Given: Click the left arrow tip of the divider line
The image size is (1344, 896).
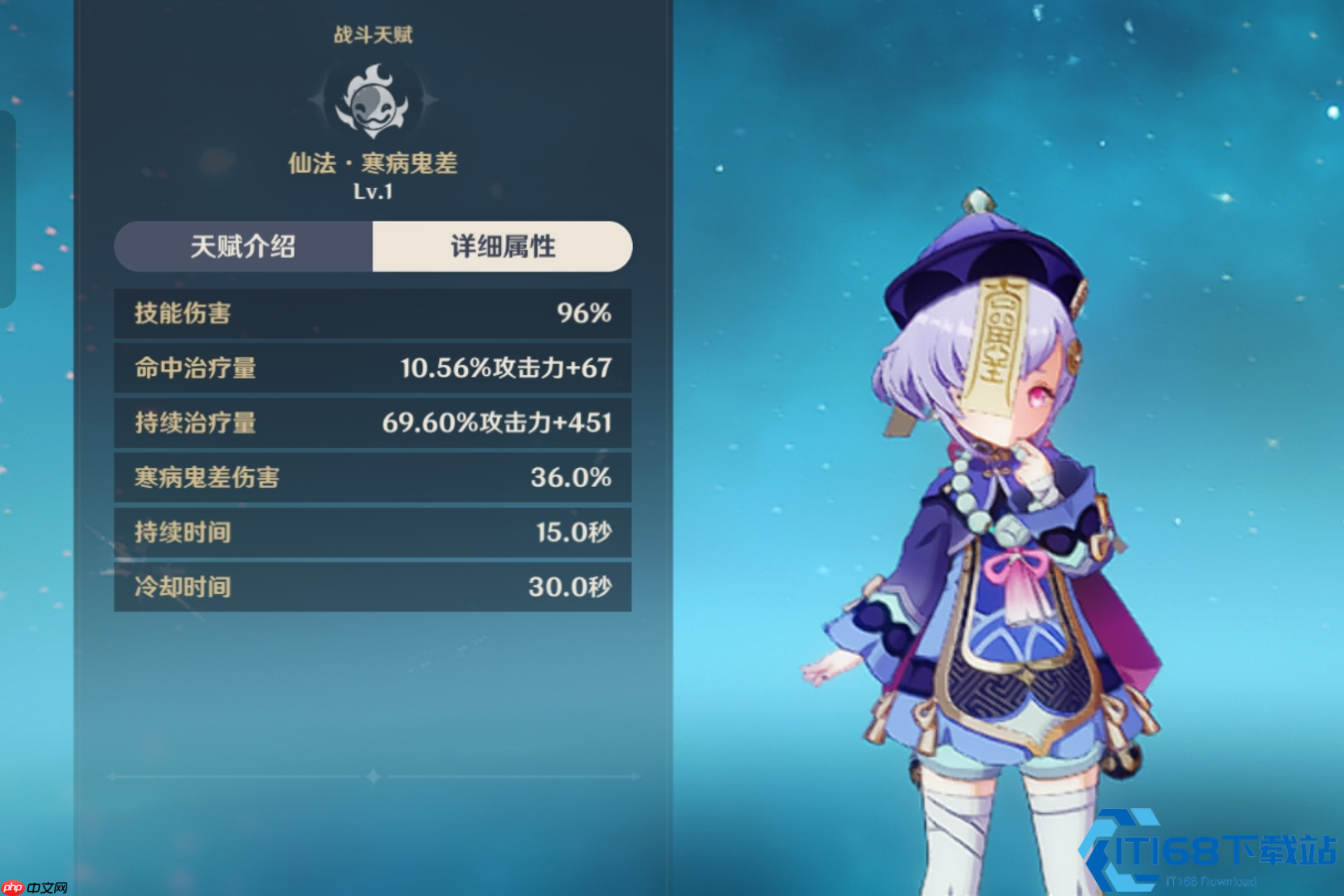Looking at the screenshot, I should pos(112,777).
